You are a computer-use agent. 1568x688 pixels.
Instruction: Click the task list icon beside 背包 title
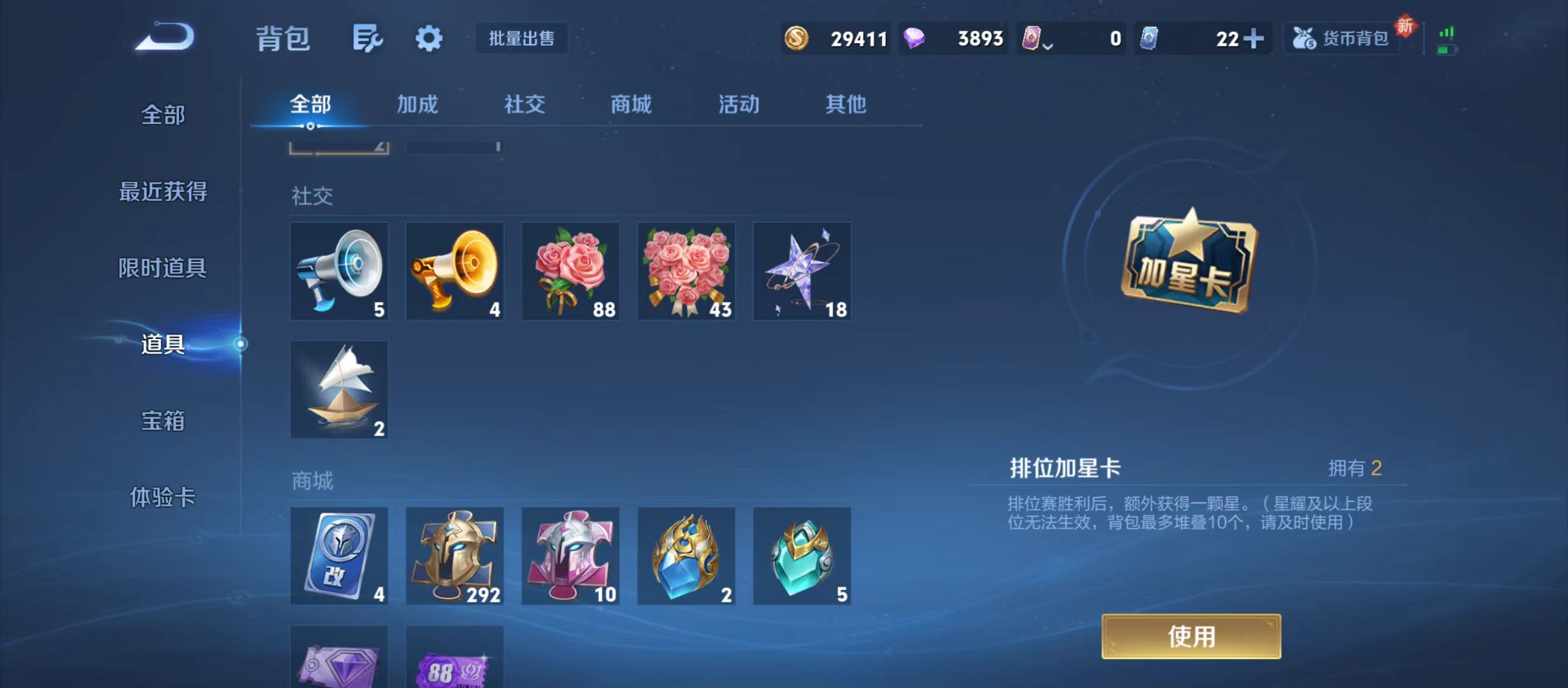coord(368,38)
